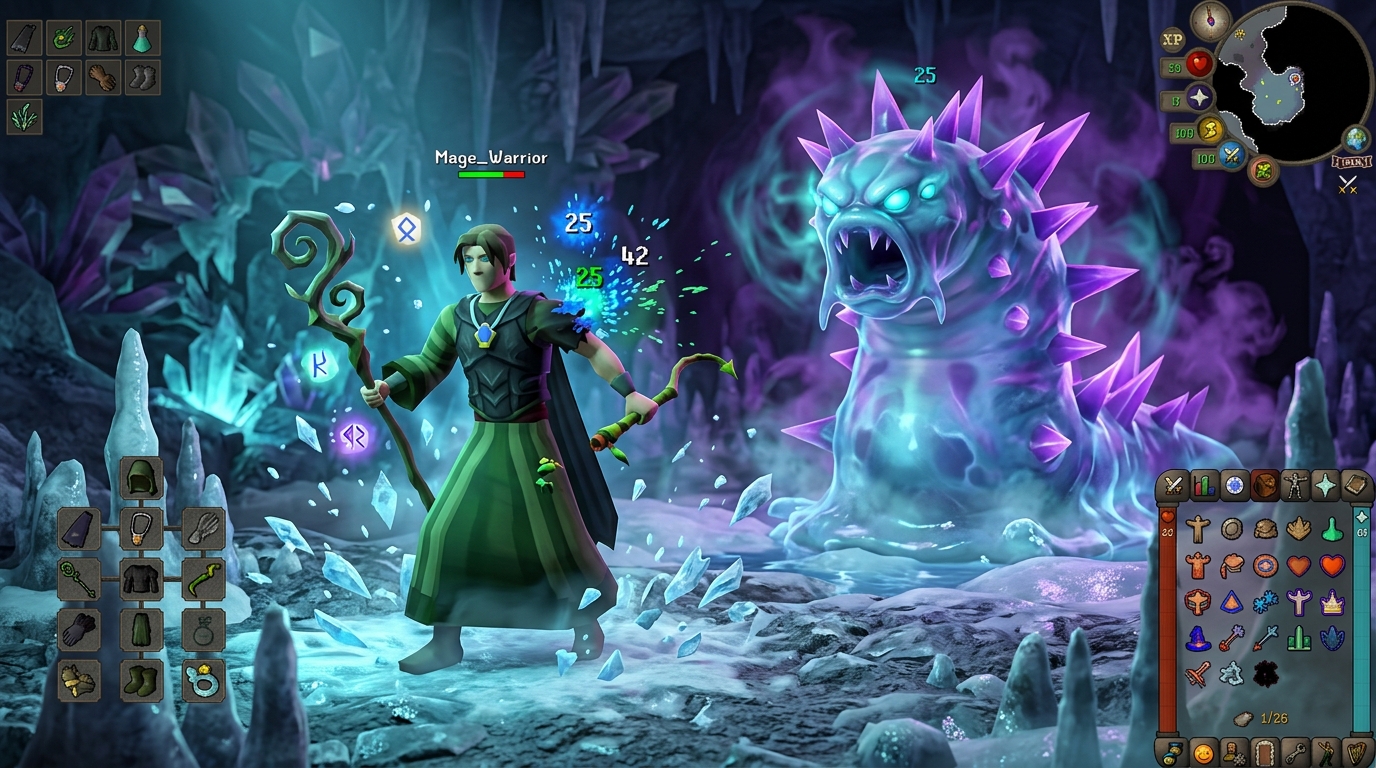Click the XP counter button

tap(1172, 39)
